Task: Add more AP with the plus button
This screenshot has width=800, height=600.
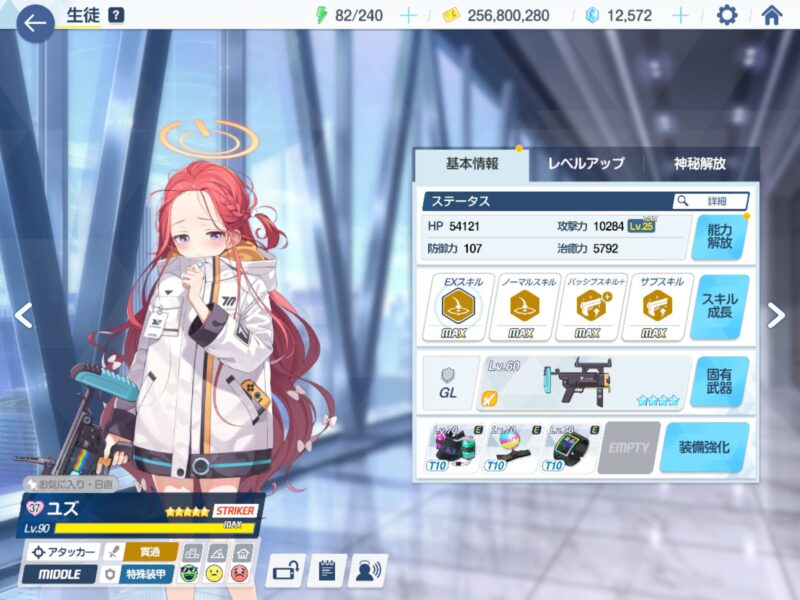Action: (408, 15)
